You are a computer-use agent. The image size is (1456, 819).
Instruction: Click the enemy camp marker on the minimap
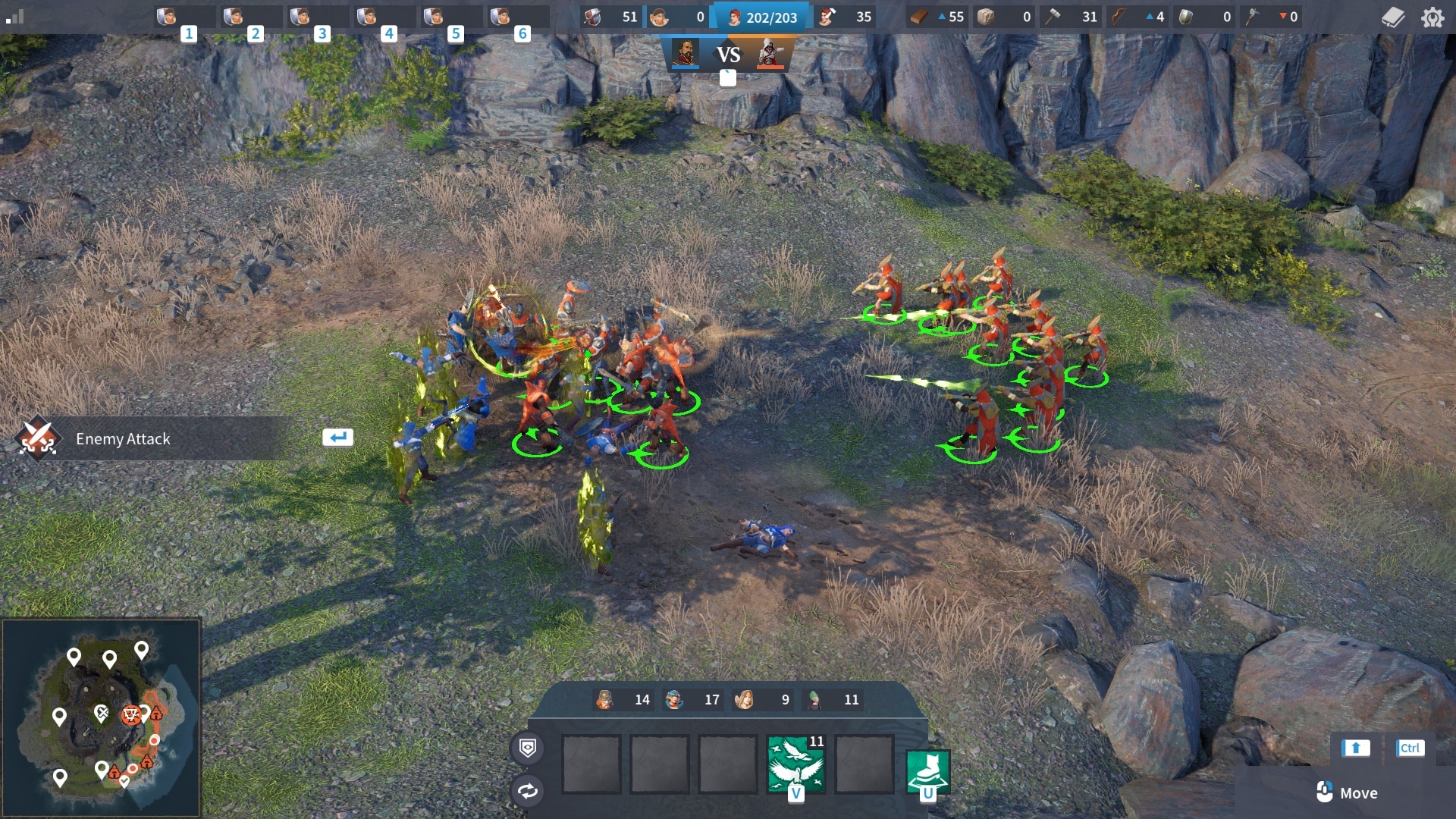pyautogui.click(x=130, y=714)
